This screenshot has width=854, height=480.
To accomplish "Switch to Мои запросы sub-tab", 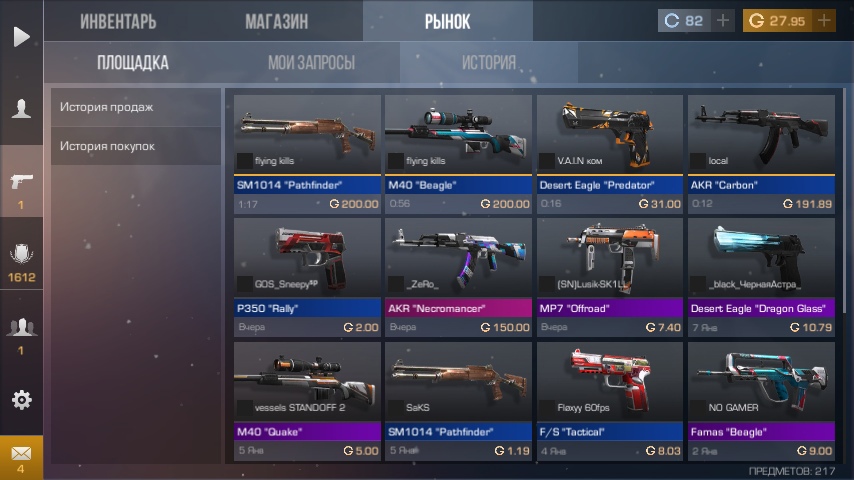I will pos(311,63).
